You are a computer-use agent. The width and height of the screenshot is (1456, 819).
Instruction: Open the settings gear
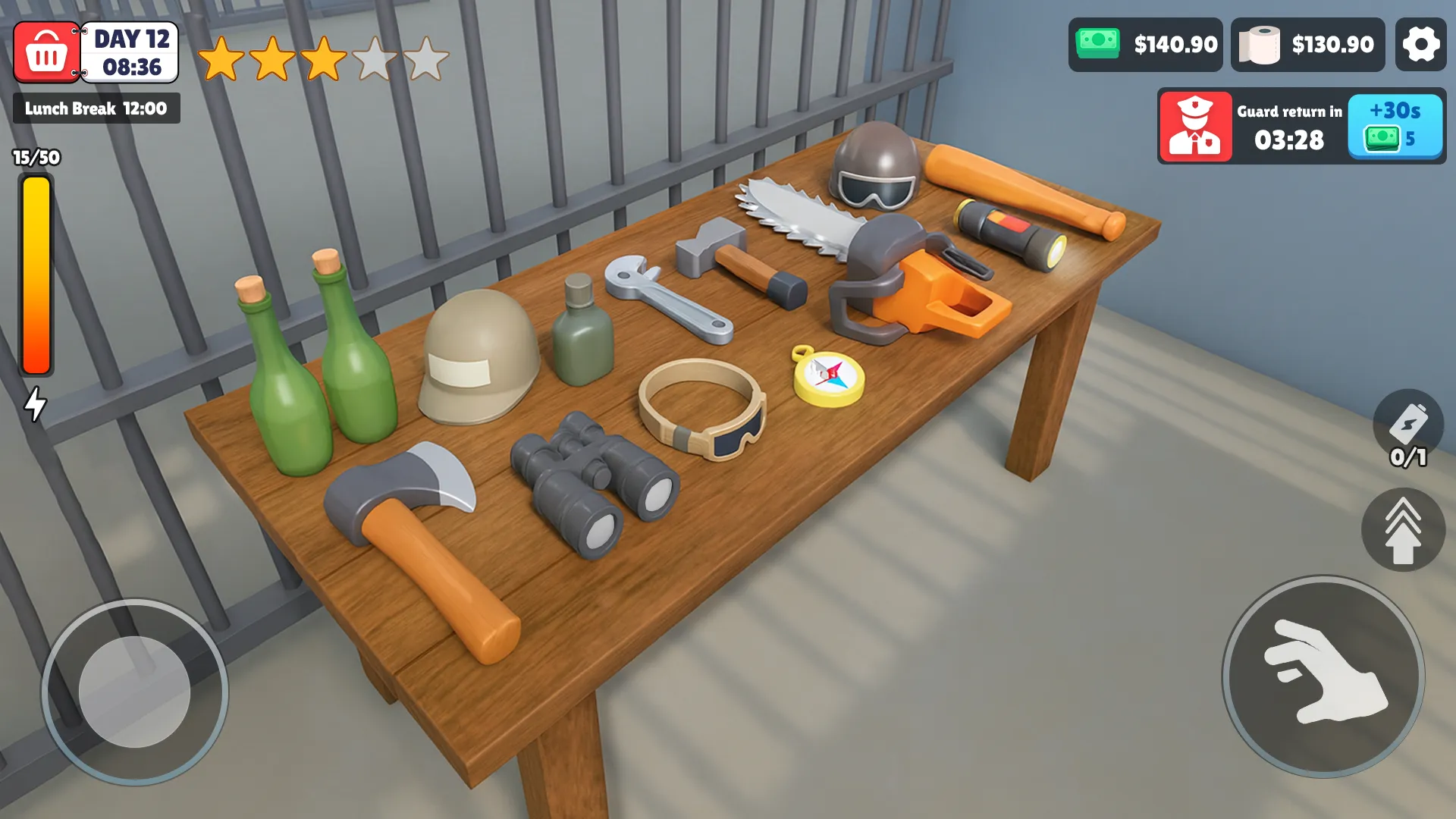1422,44
